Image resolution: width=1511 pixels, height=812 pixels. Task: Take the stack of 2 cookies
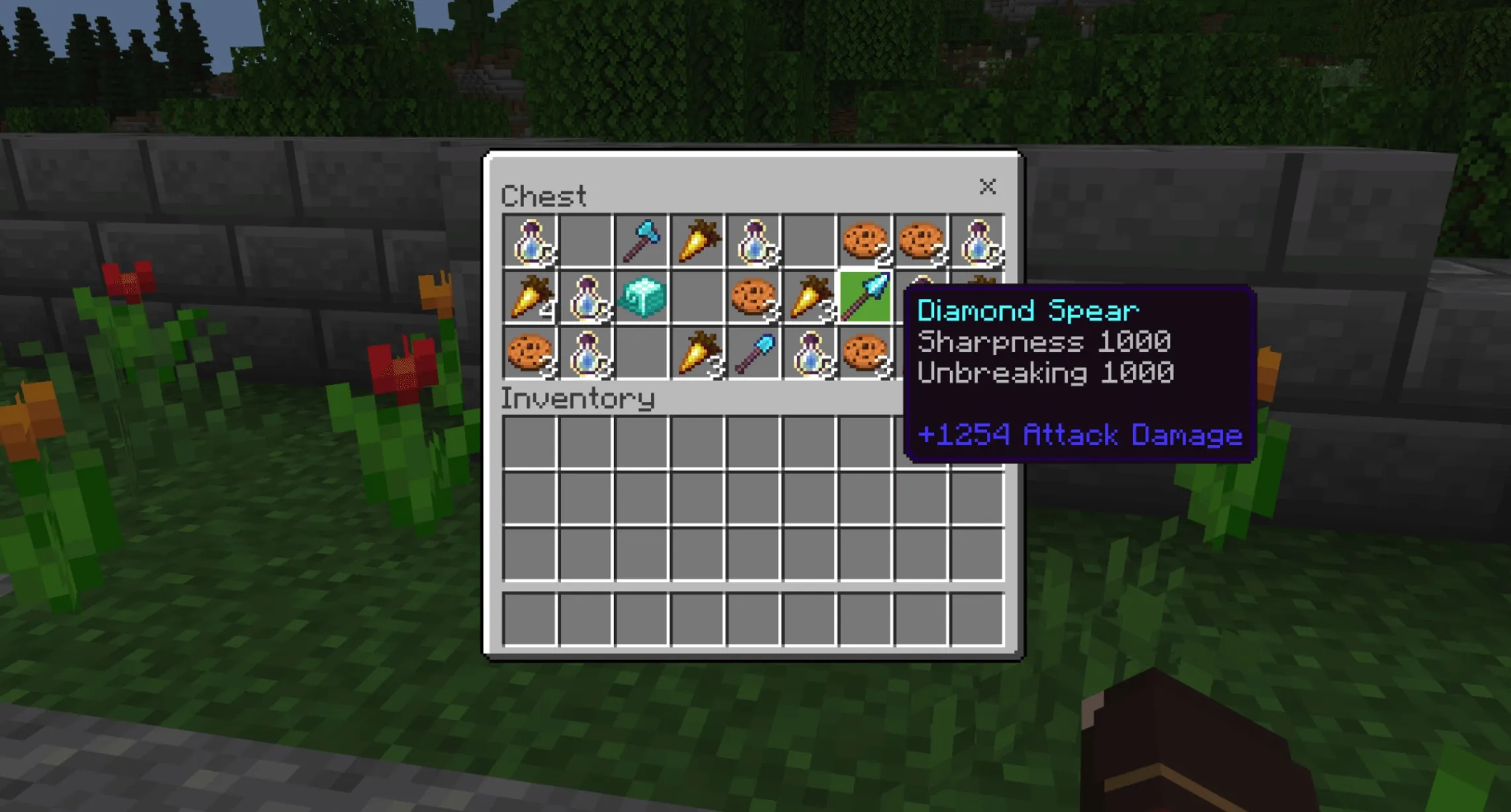[865, 241]
